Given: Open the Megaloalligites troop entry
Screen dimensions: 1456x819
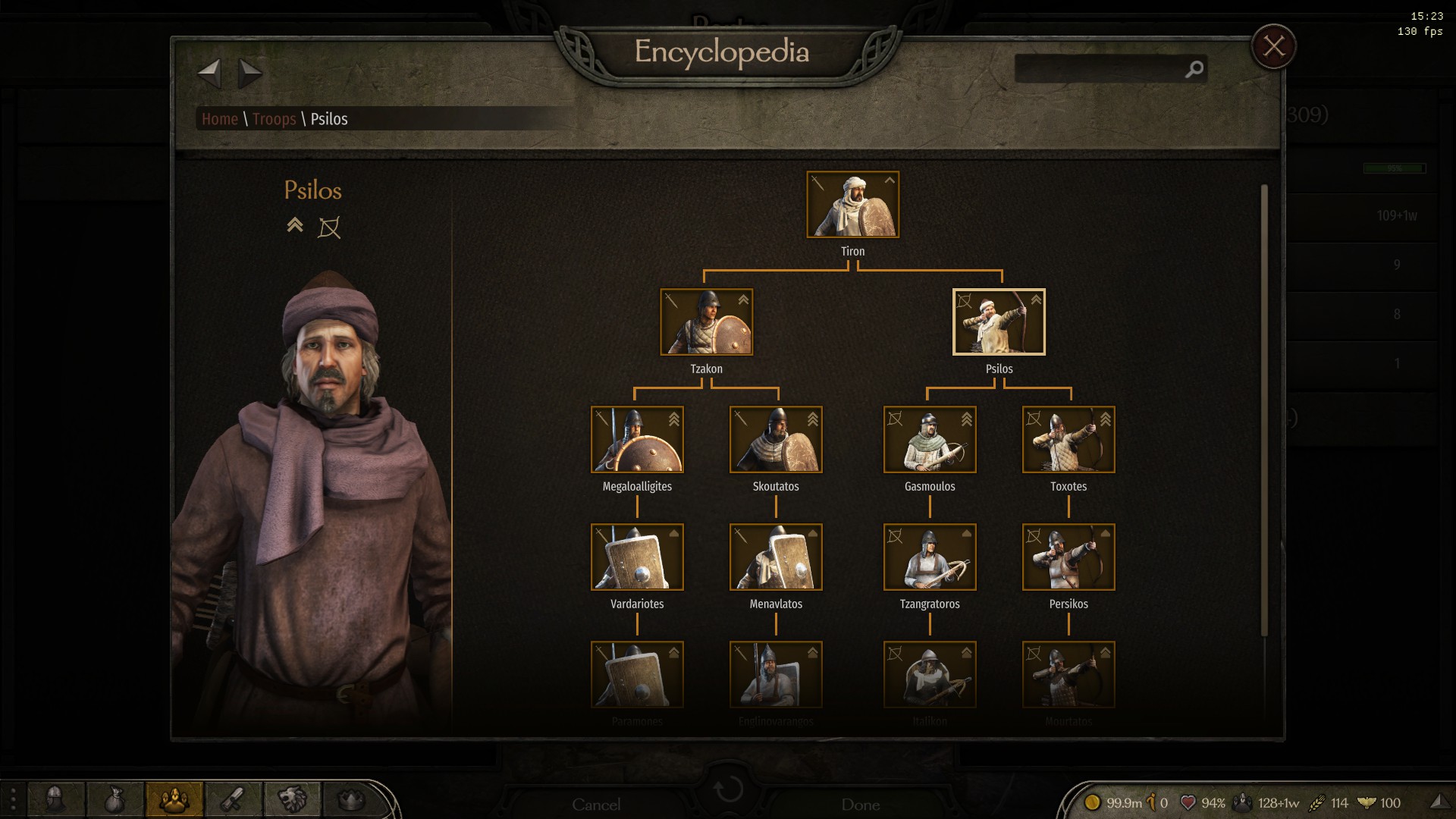Looking at the screenshot, I should click(x=637, y=440).
